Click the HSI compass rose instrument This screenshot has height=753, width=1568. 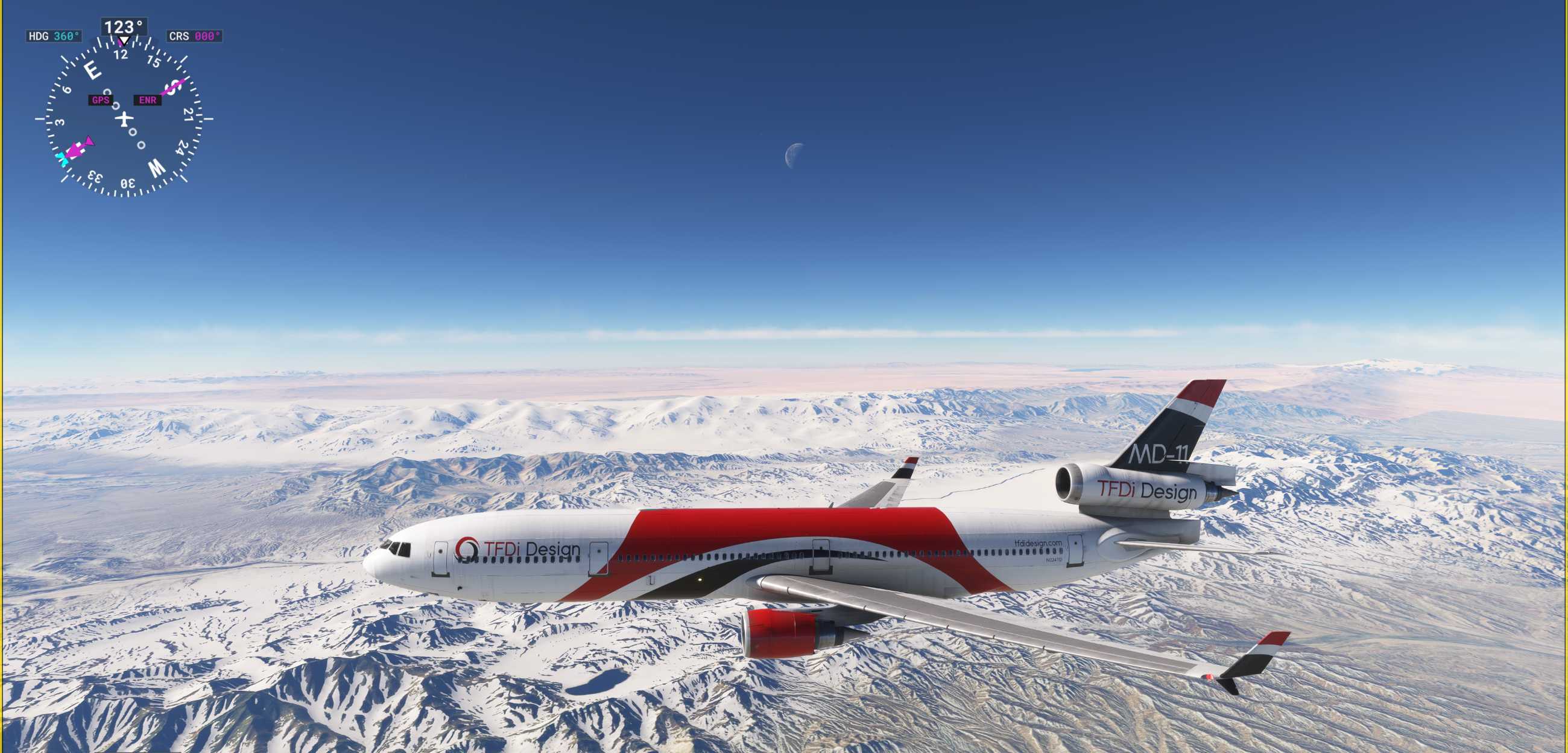[x=124, y=119]
